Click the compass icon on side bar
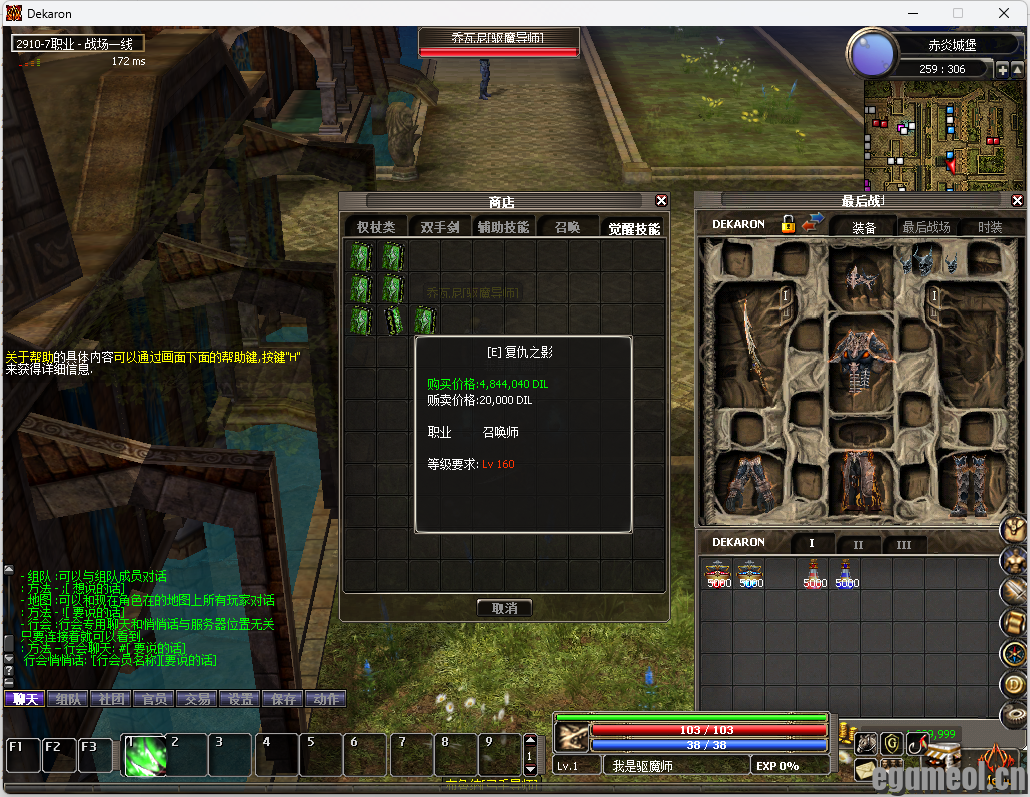The width and height of the screenshot is (1030, 797). pyautogui.click(x=1013, y=654)
